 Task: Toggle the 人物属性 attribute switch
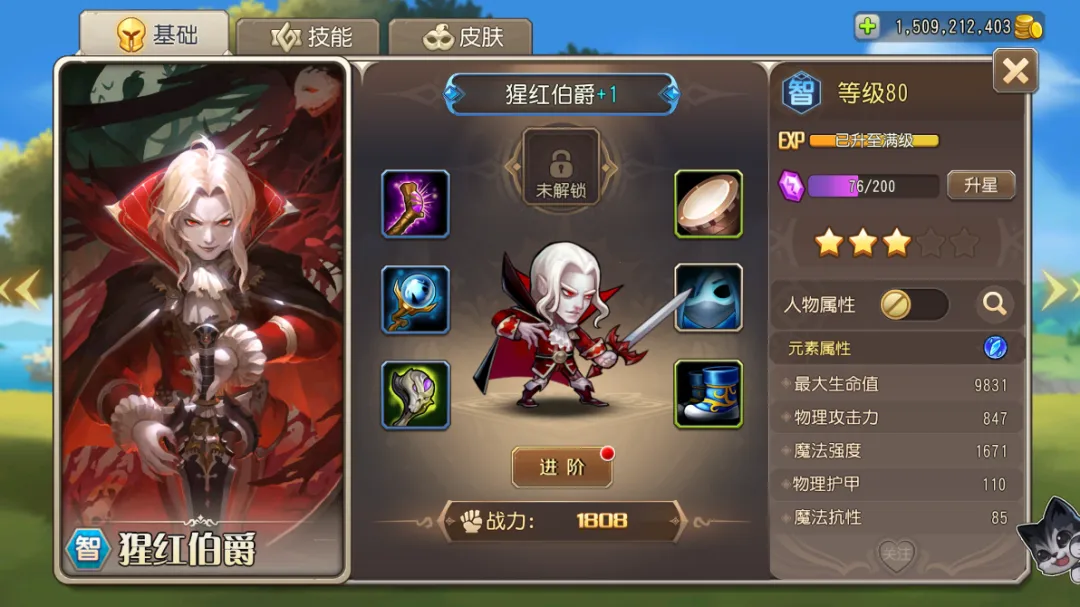coord(914,305)
